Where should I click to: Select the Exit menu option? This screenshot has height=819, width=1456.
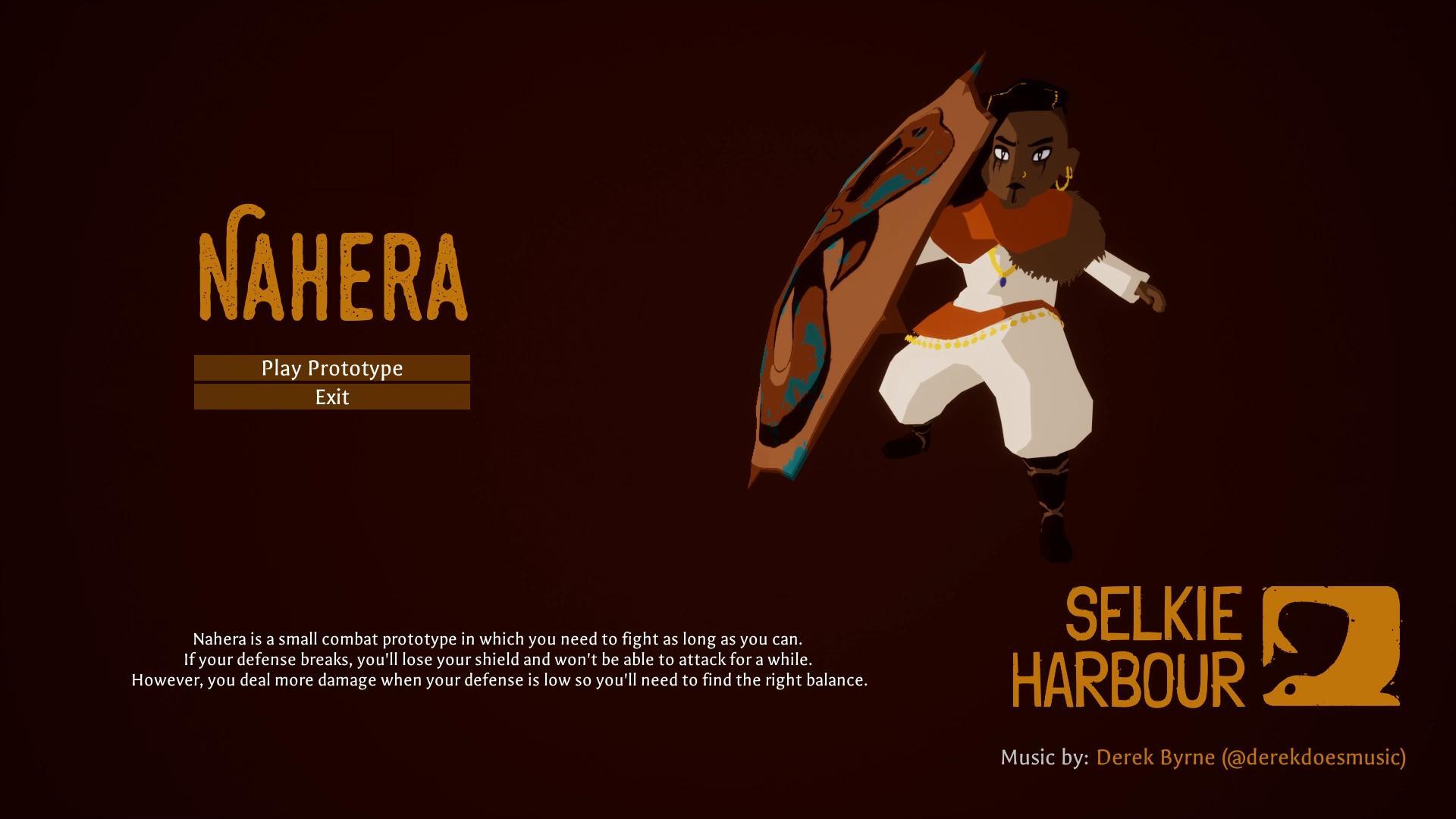coord(331,397)
